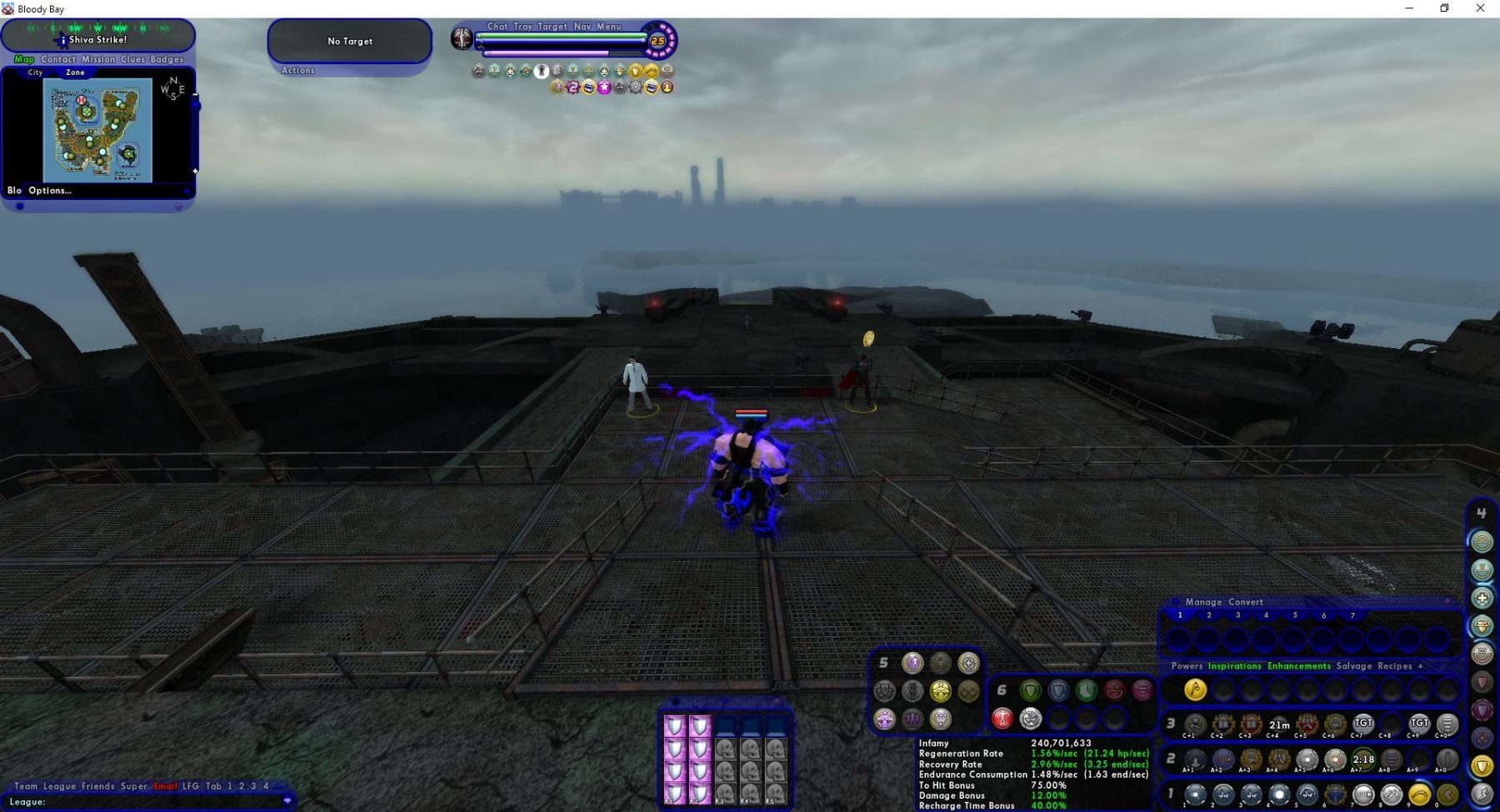
Task: Switch to the Mission tab
Action: click(x=98, y=59)
